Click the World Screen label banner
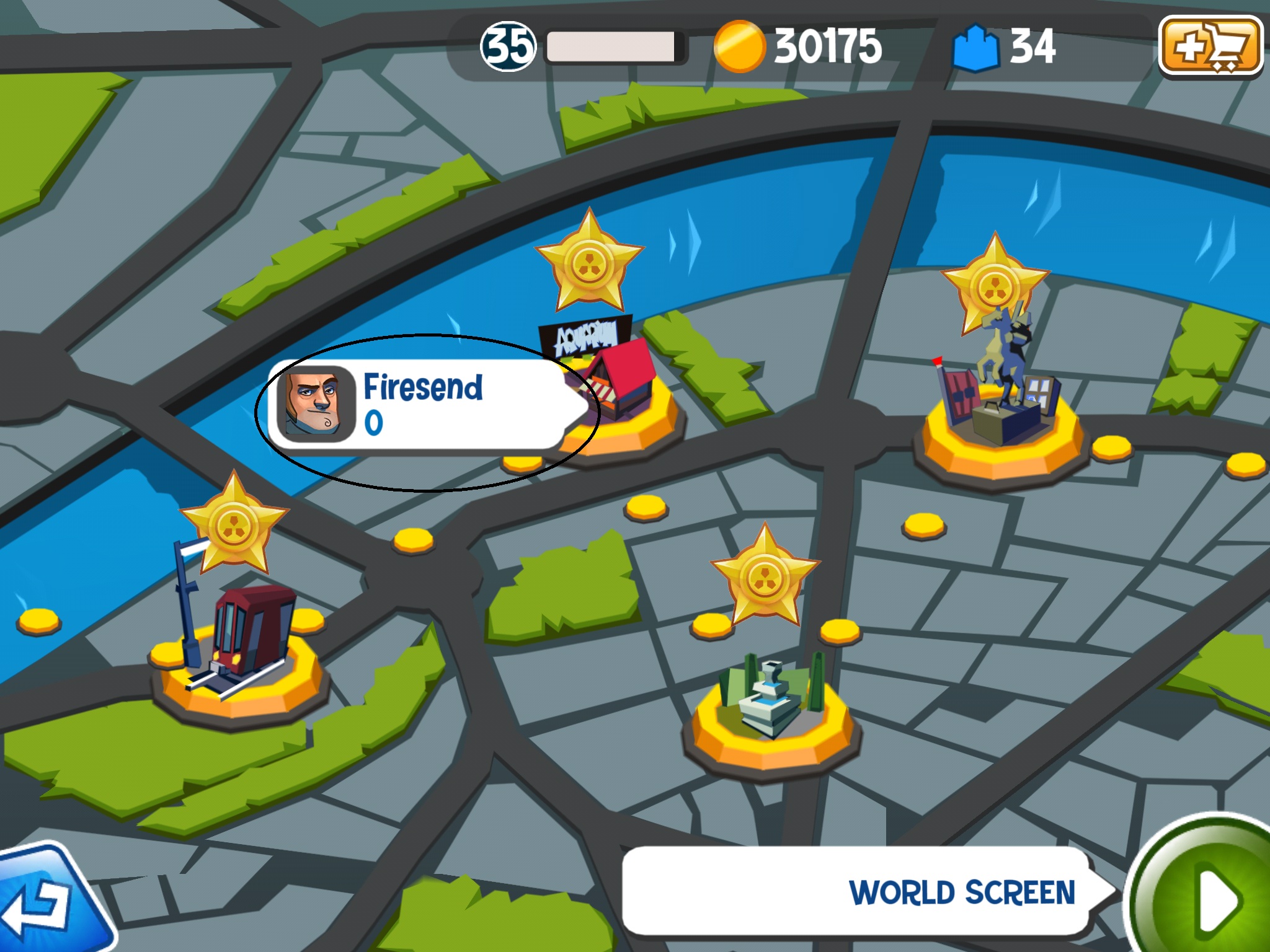Screen dimensions: 1270x952 pyautogui.click(x=862, y=891)
